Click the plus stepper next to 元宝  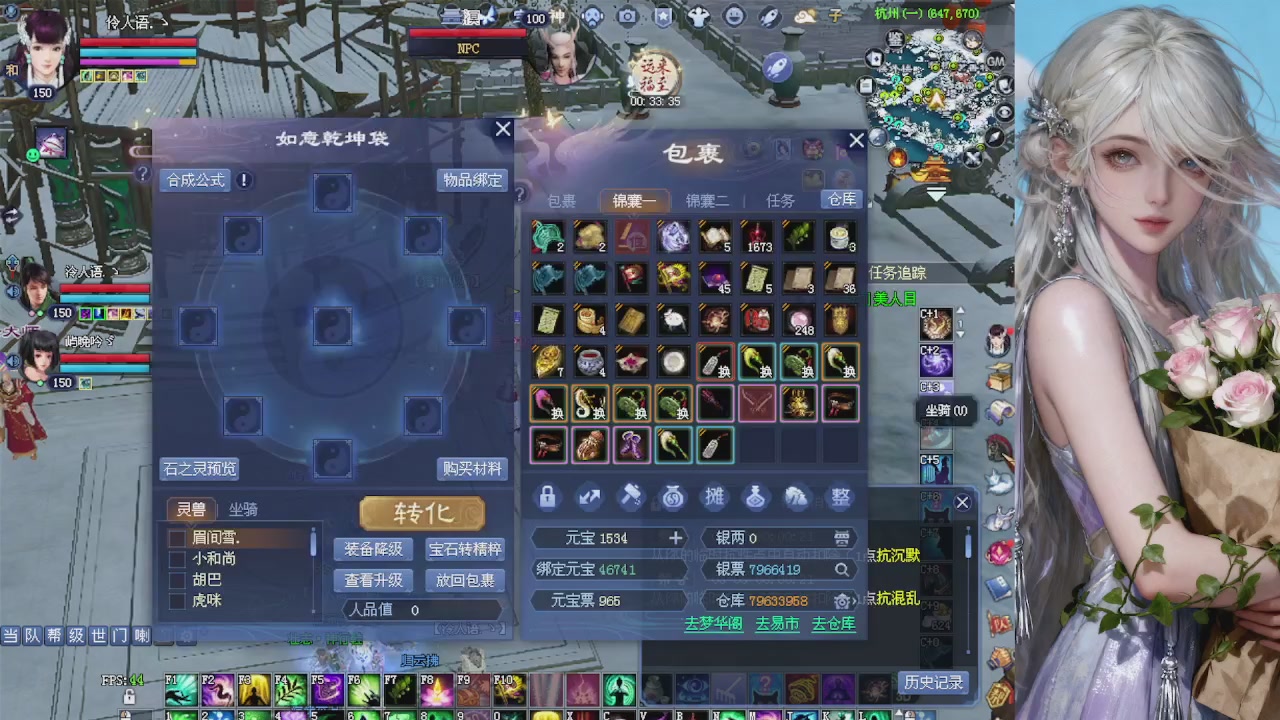(x=676, y=538)
